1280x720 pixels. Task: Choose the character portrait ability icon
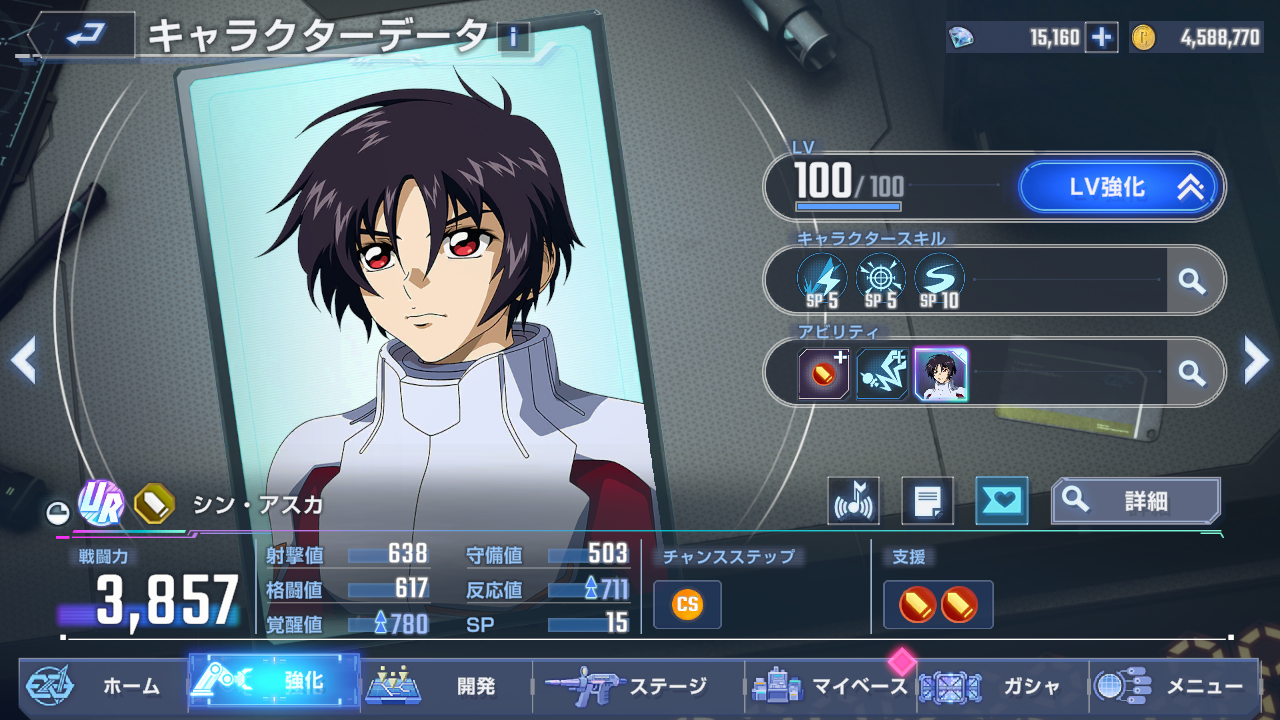[941, 373]
